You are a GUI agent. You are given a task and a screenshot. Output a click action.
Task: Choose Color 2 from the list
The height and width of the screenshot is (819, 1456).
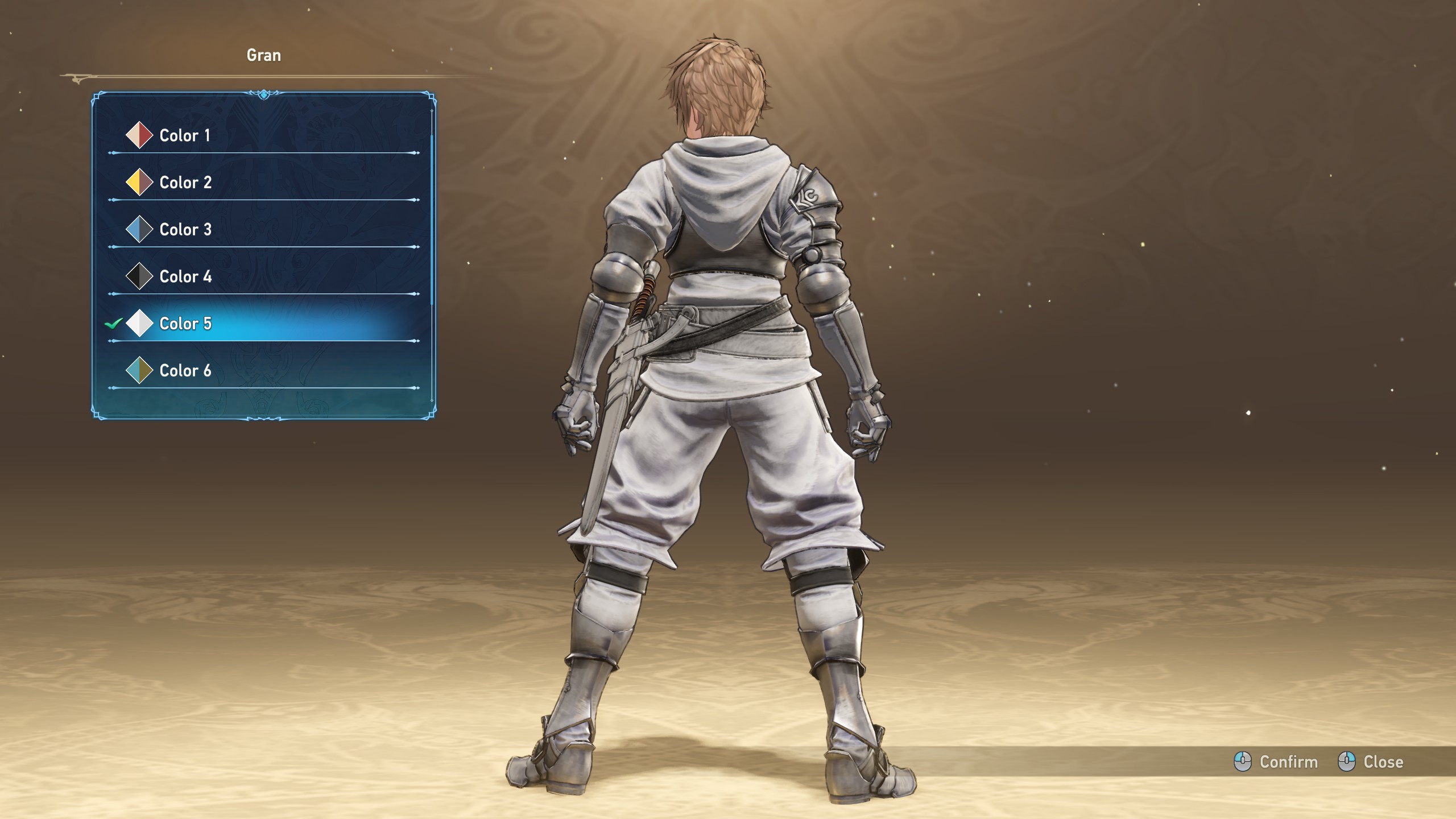pos(185,183)
